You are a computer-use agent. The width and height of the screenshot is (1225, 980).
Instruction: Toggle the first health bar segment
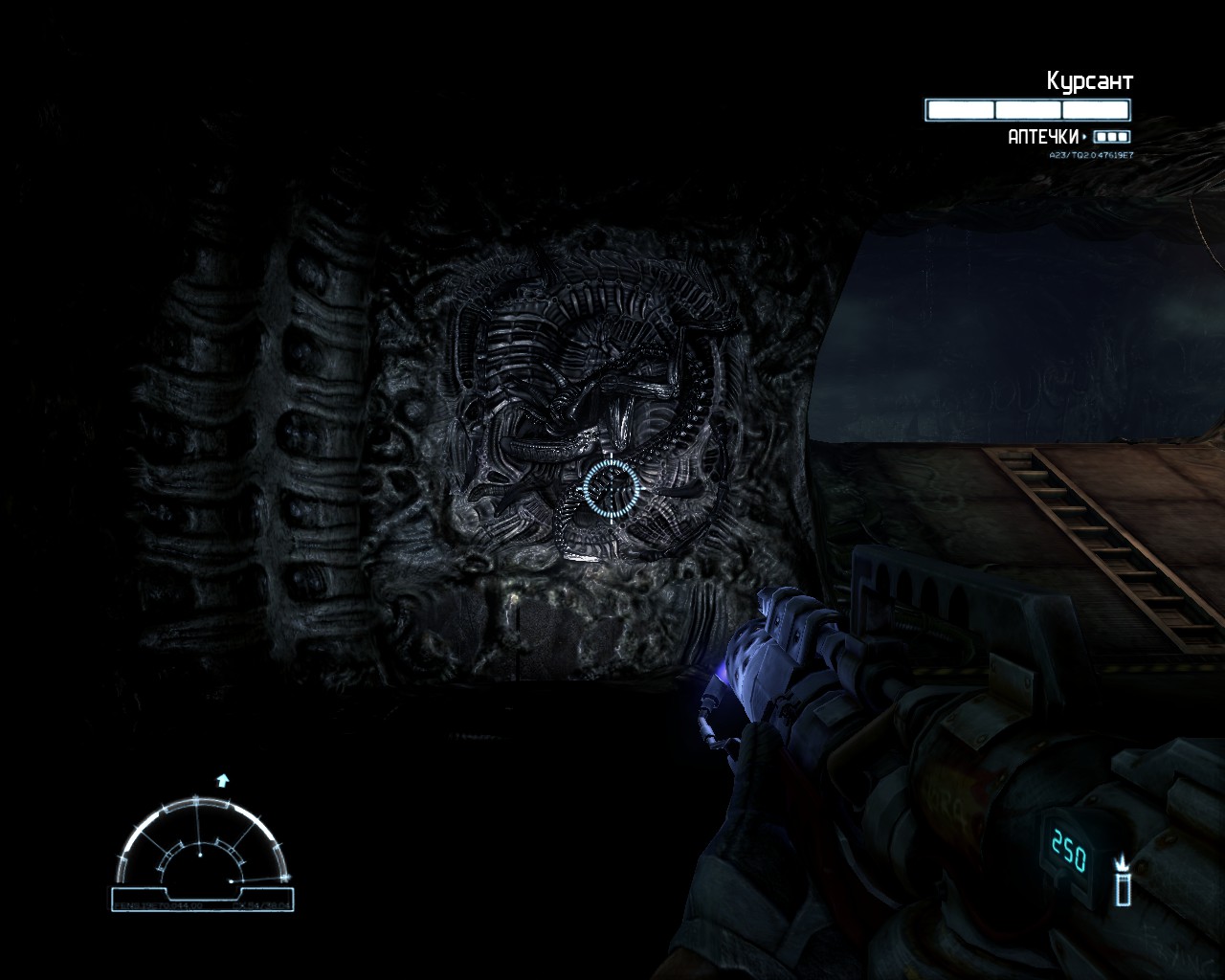click(959, 109)
